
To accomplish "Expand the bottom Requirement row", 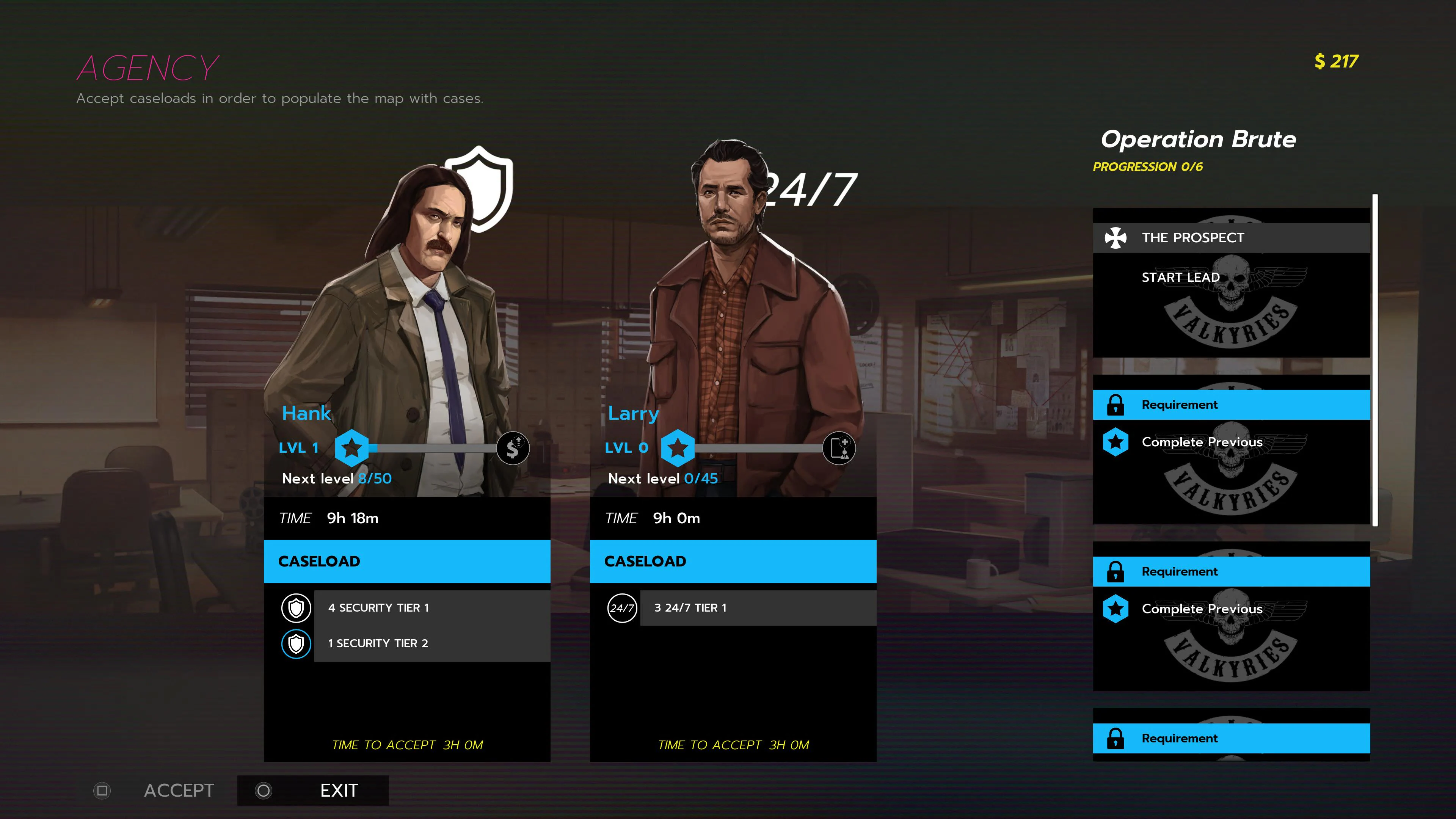I will pyautogui.click(x=1232, y=738).
